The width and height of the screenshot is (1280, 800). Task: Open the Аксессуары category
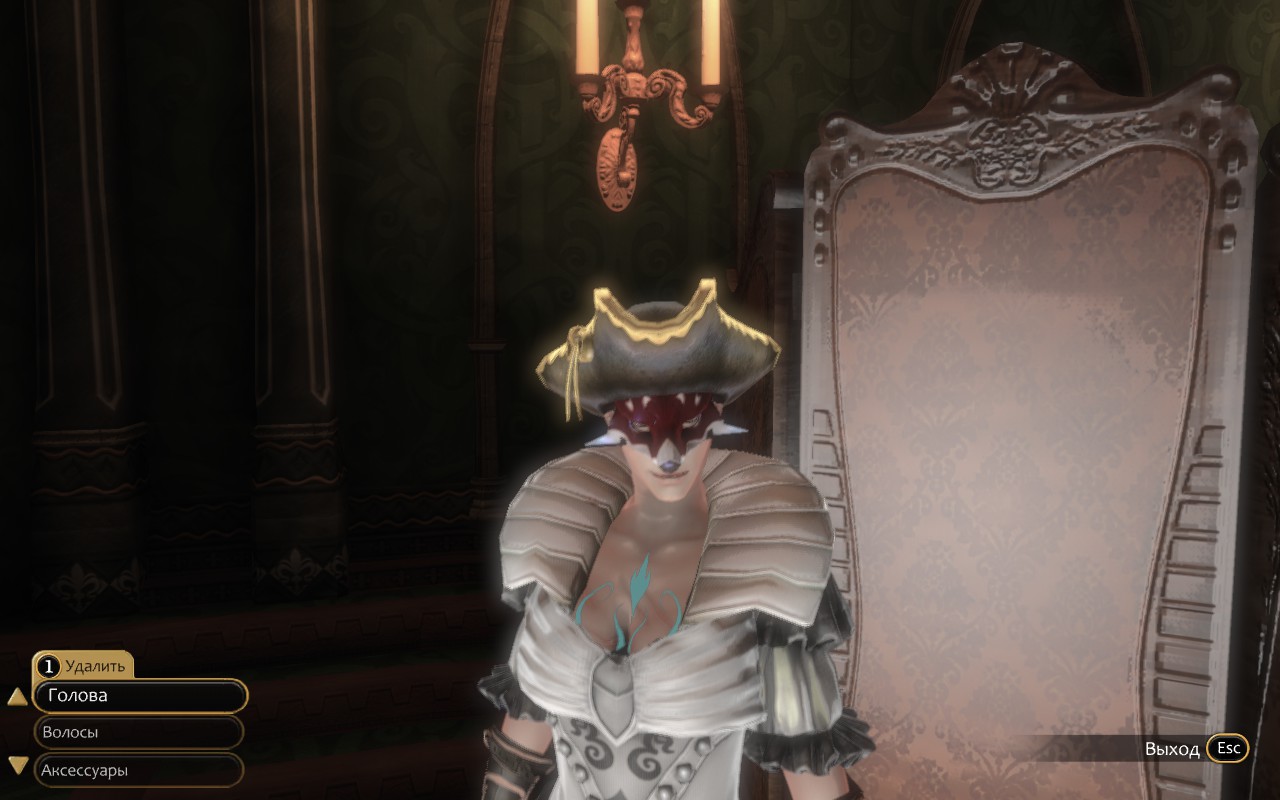click(138, 770)
